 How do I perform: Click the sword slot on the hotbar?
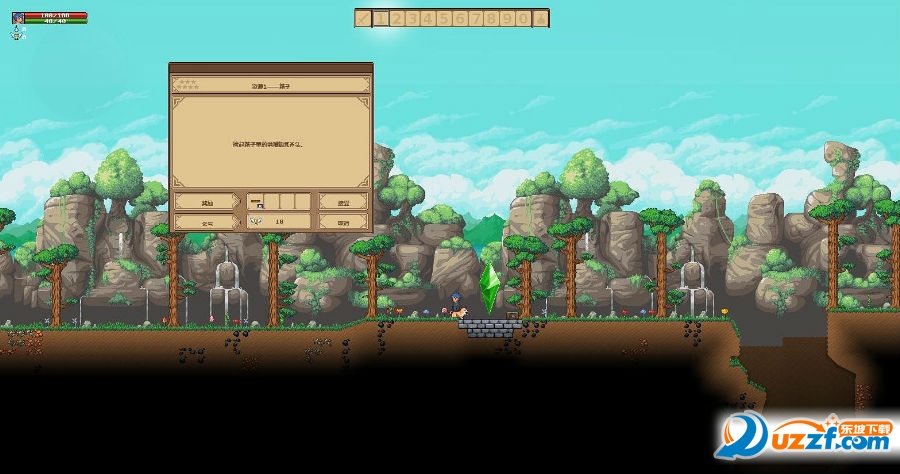coord(363,17)
